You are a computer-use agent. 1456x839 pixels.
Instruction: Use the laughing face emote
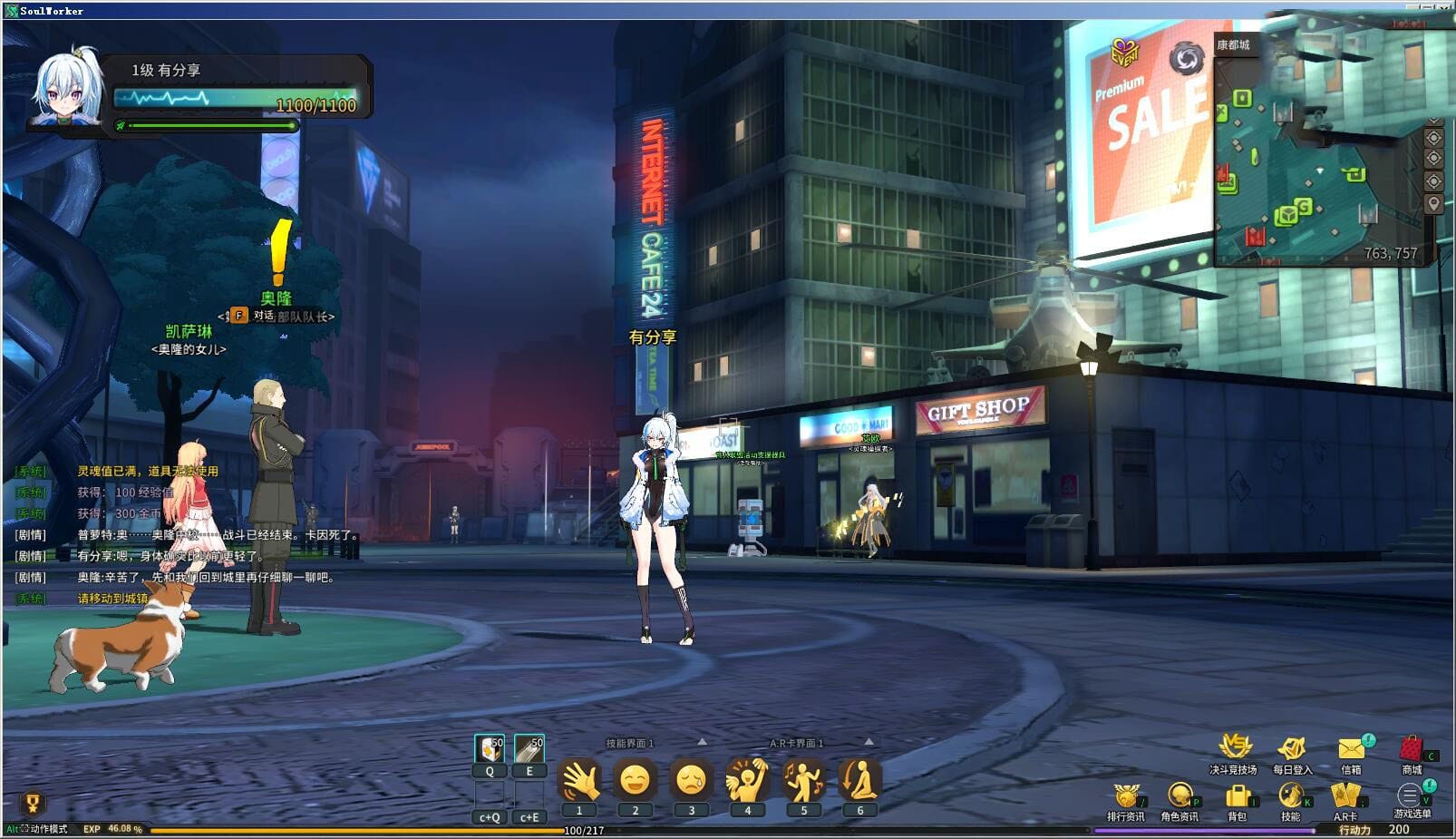[635, 780]
